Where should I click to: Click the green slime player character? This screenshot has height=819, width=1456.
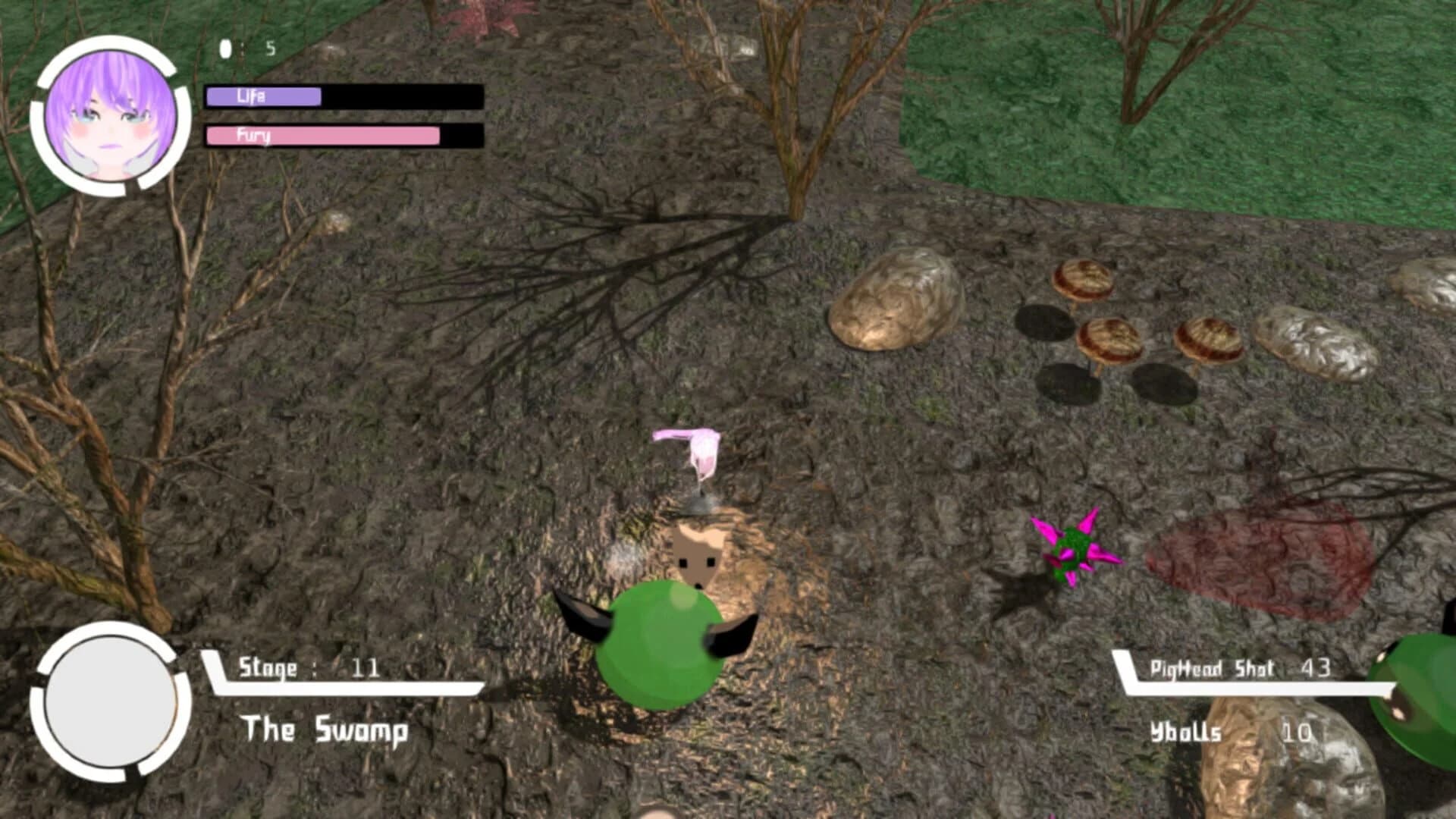point(660,652)
